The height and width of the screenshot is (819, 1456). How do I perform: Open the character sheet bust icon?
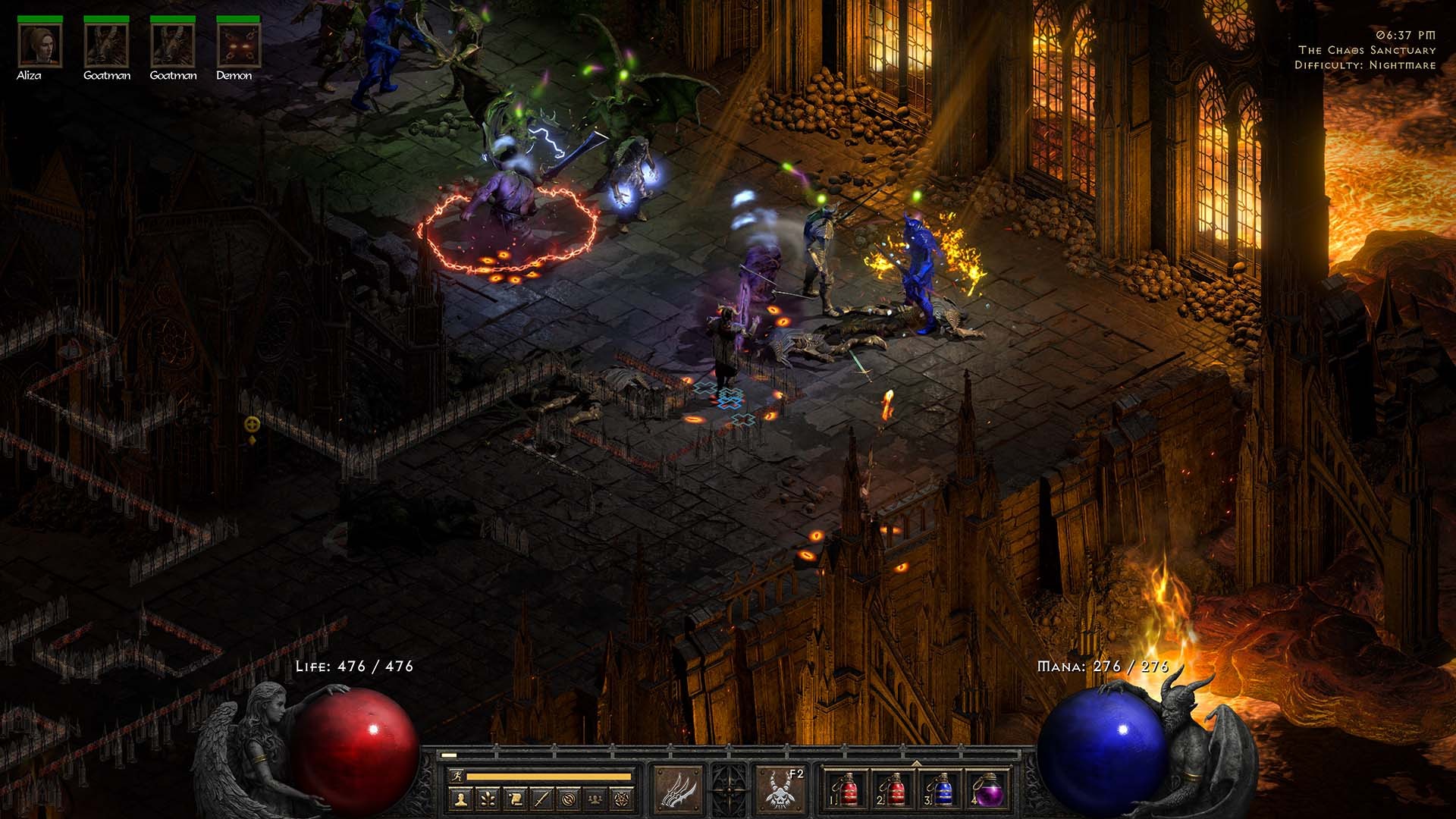(x=460, y=799)
